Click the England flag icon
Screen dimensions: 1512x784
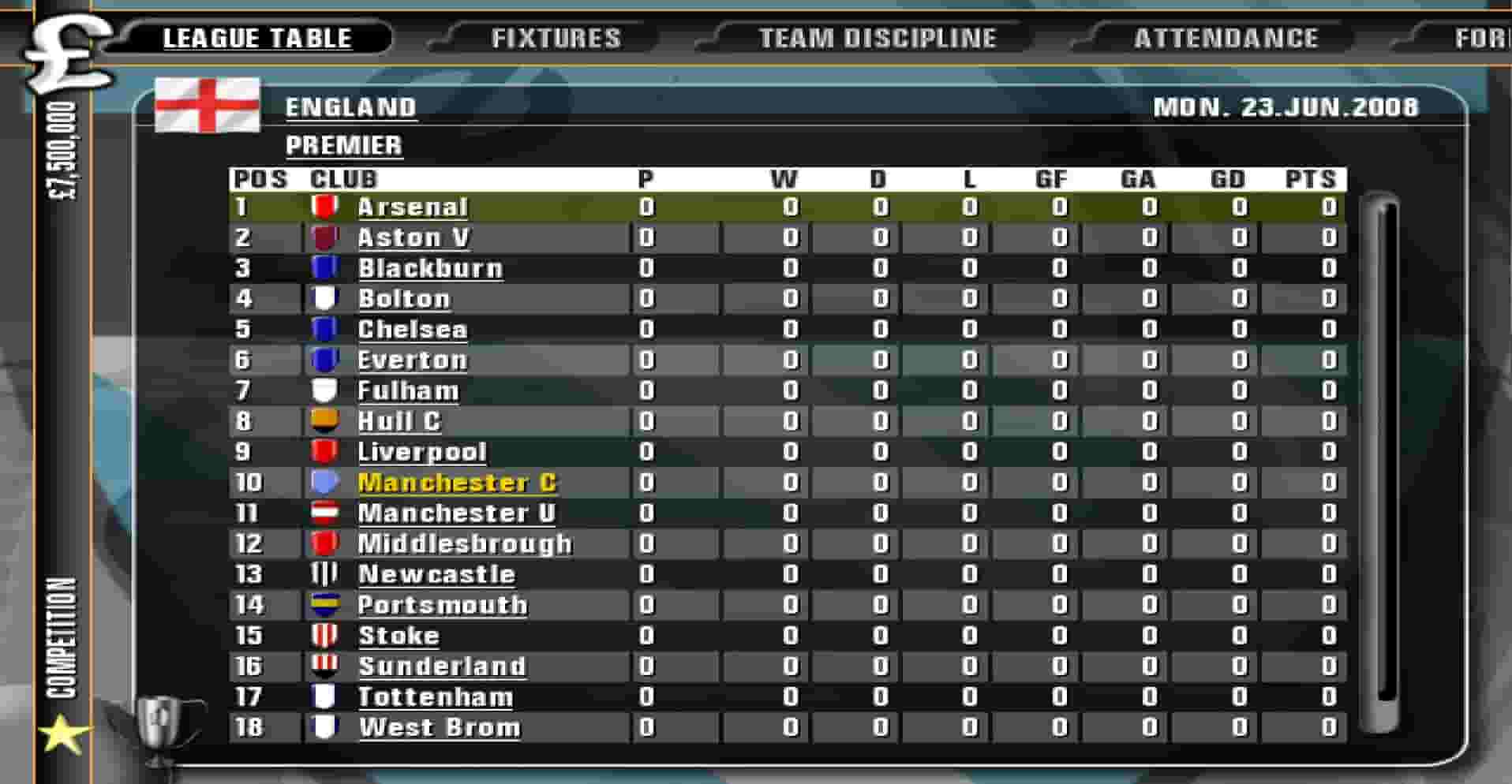tap(209, 103)
